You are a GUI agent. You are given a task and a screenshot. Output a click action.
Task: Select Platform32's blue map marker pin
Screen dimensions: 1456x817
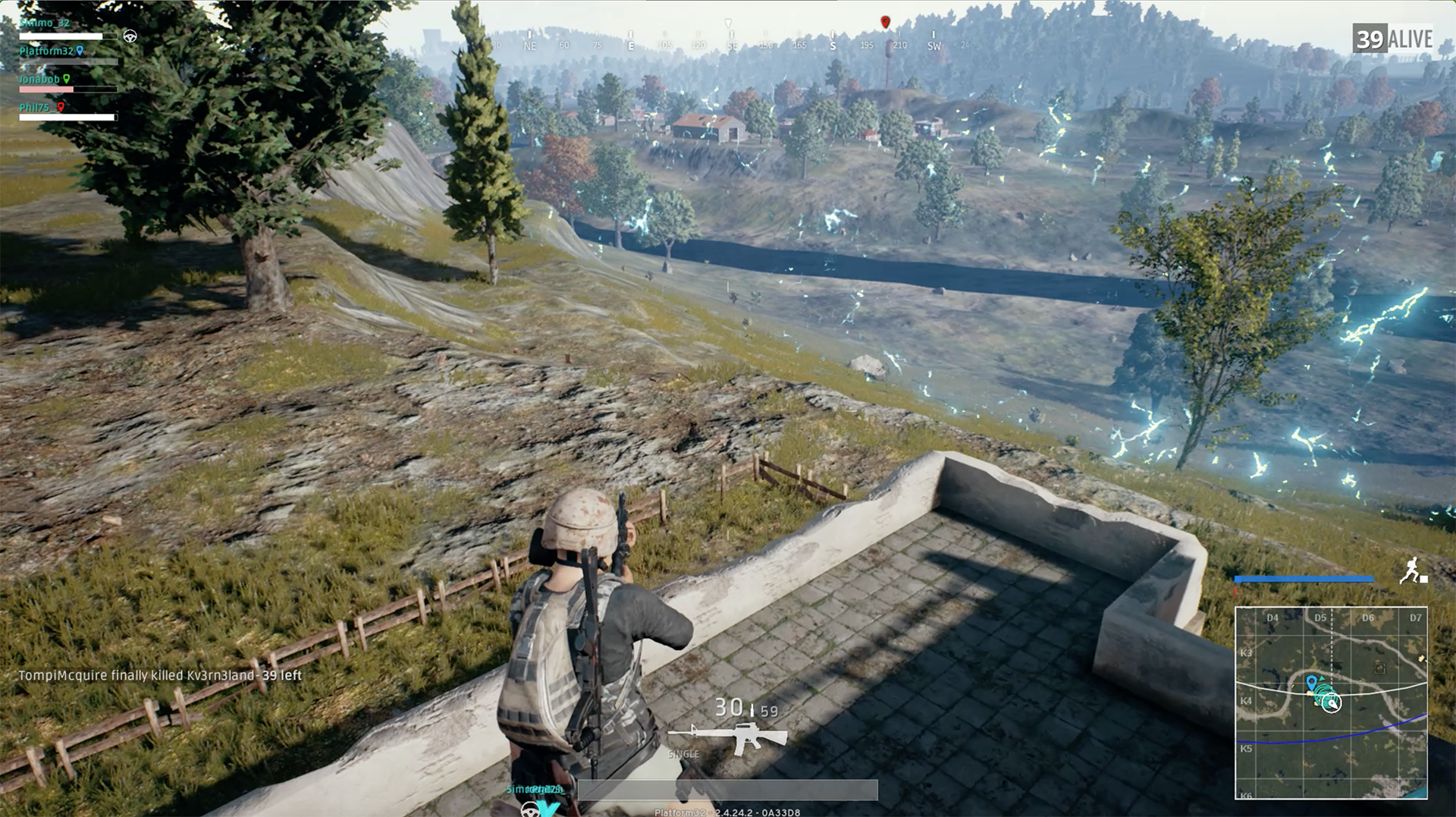pyautogui.click(x=80, y=52)
